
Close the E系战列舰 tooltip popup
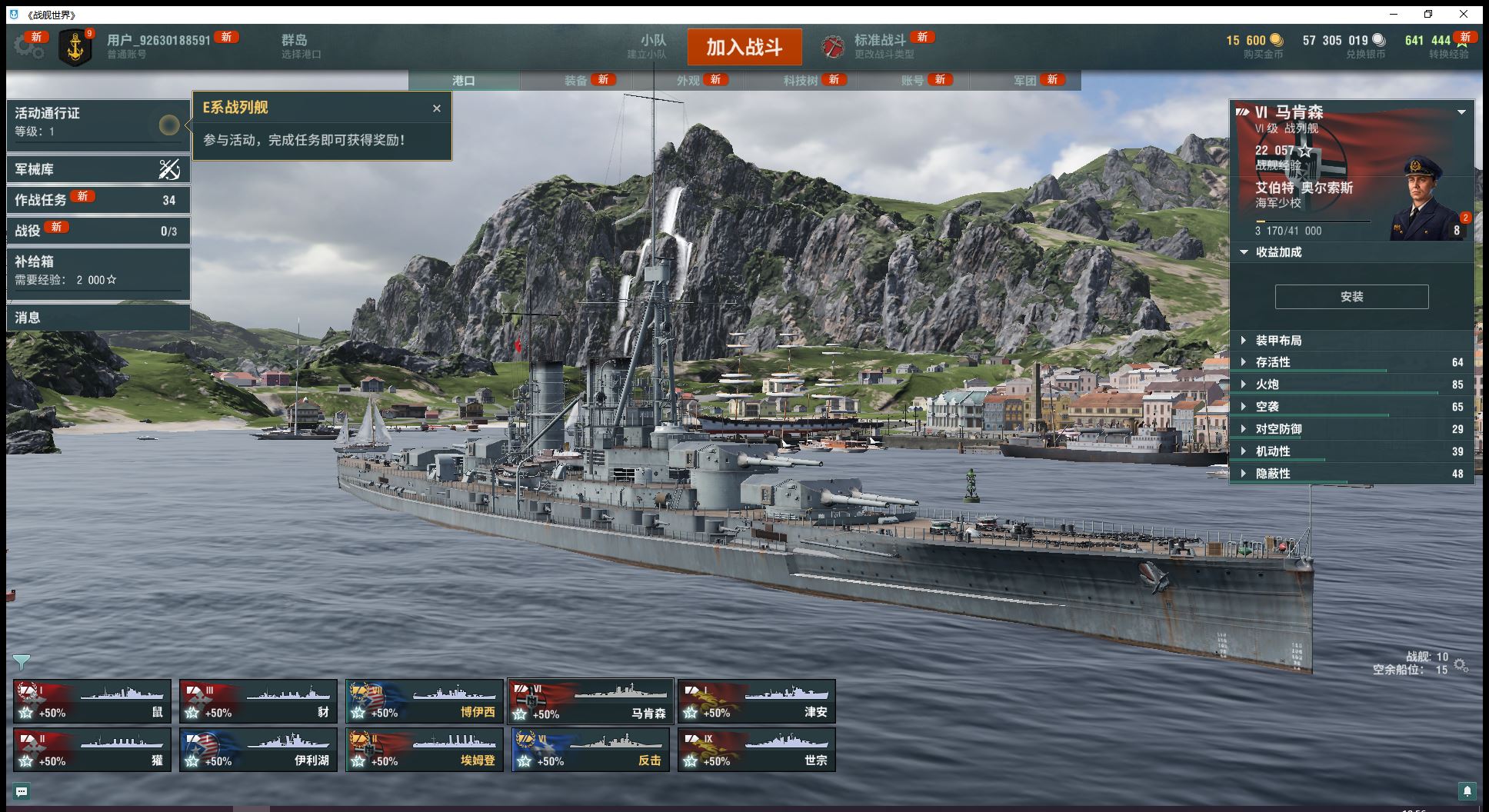coord(437,108)
